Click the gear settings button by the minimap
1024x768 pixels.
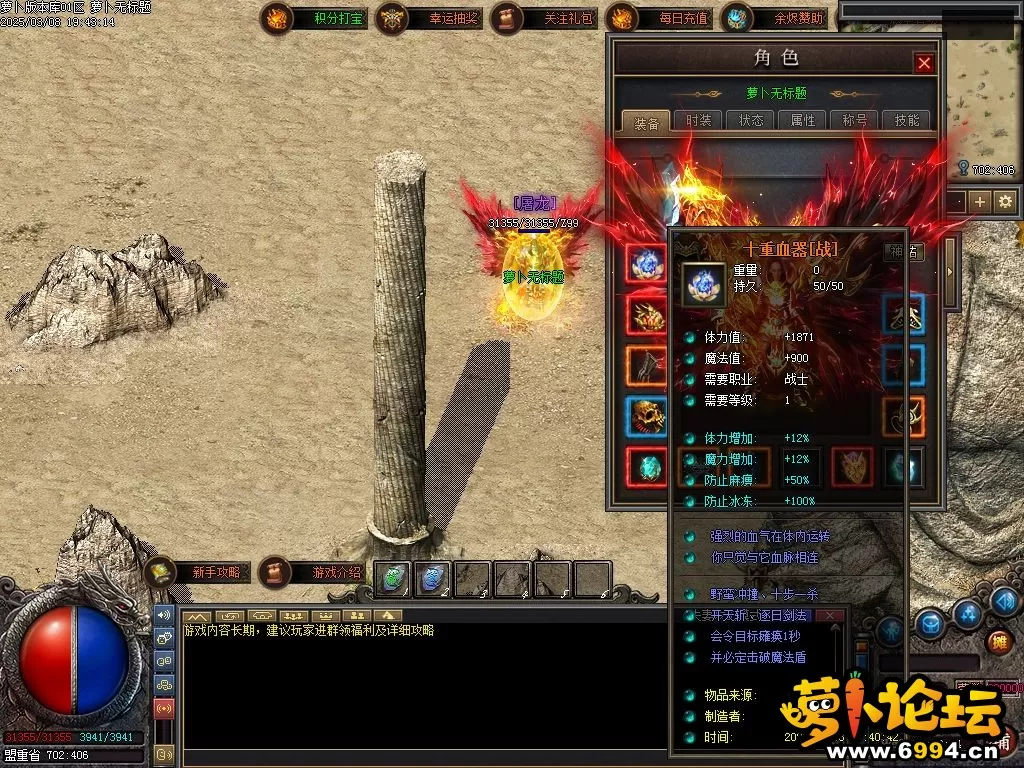[x=1005, y=201]
